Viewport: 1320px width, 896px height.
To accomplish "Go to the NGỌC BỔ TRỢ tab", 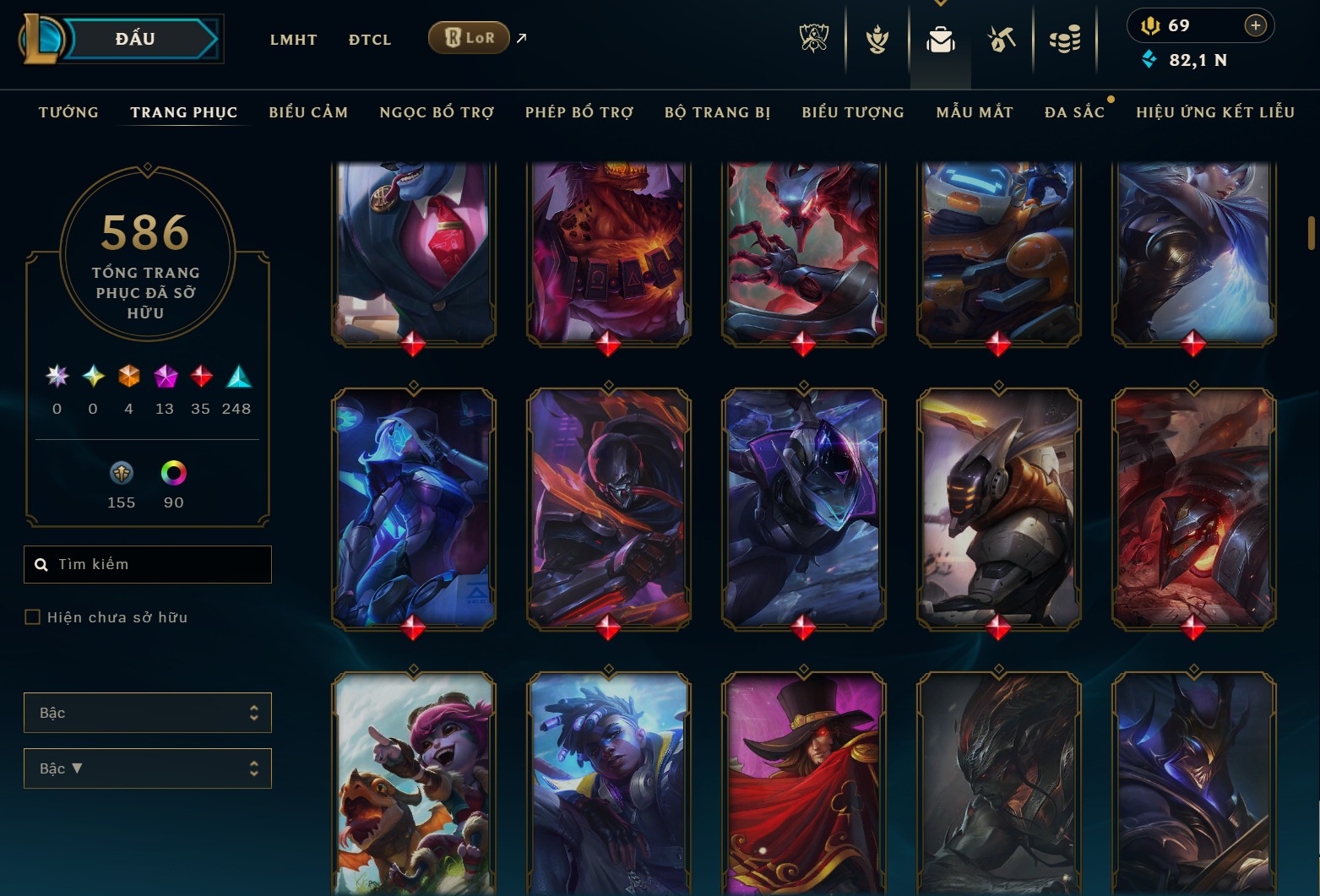I will pos(437,112).
